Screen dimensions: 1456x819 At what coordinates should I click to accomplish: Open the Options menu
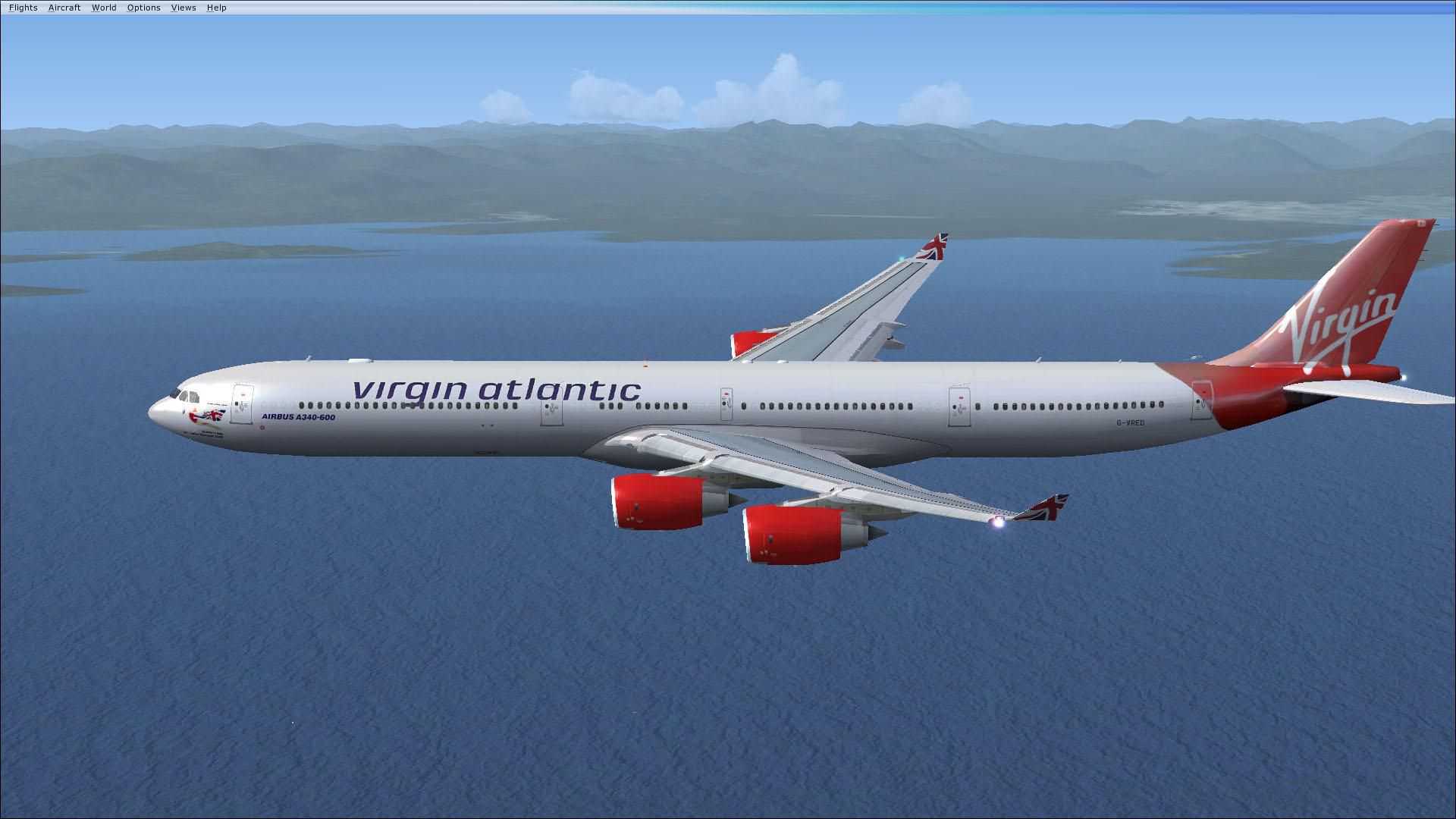pyautogui.click(x=143, y=7)
